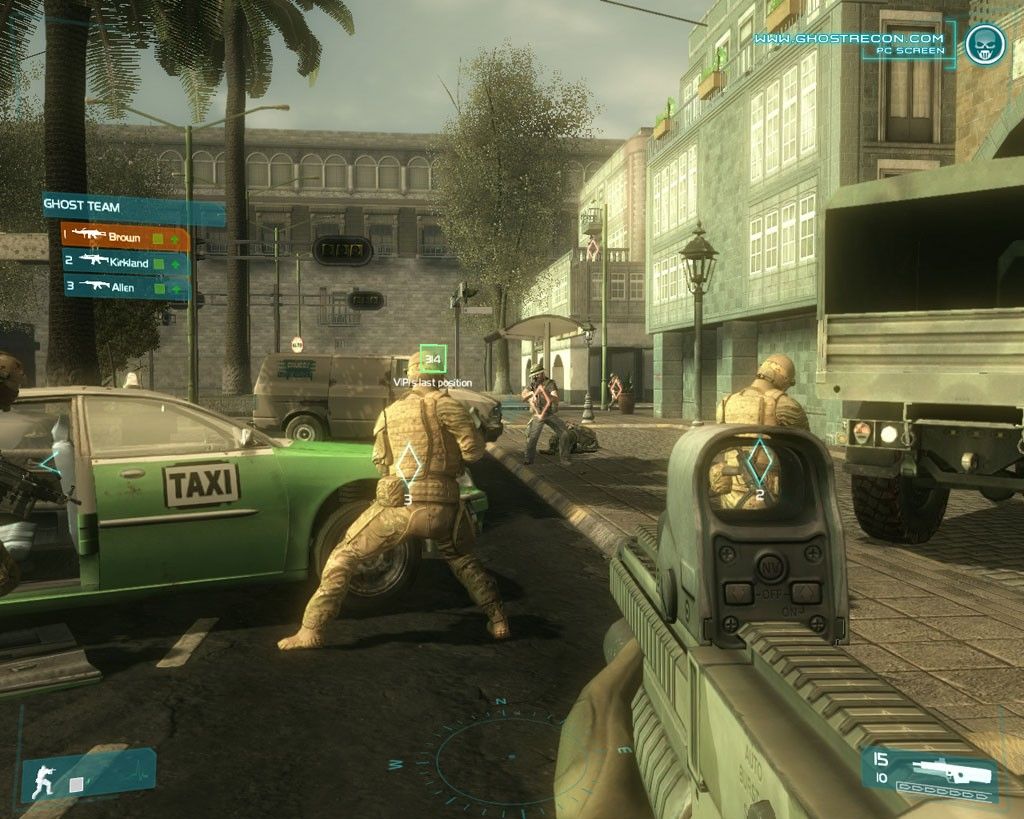
Task: Select squad member Allen
Action: [125, 287]
